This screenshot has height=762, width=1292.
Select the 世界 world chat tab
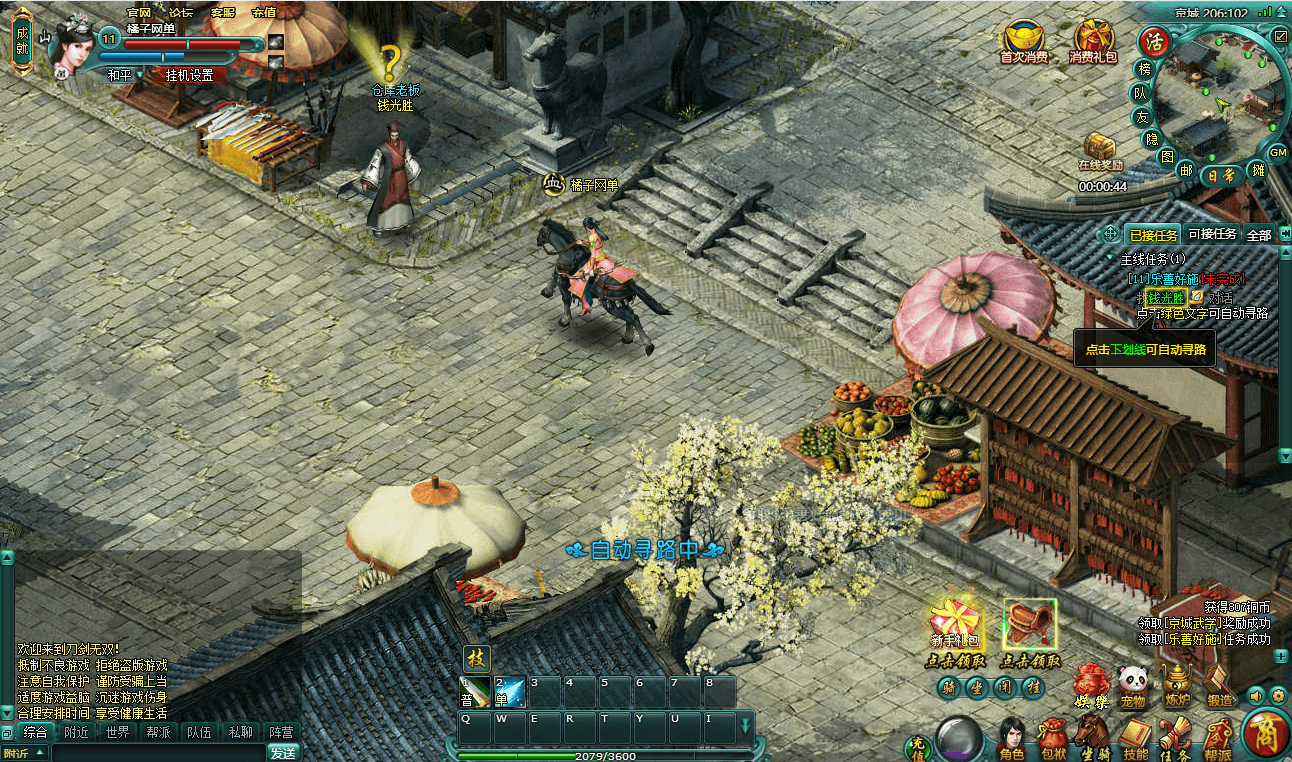(x=117, y=732)
